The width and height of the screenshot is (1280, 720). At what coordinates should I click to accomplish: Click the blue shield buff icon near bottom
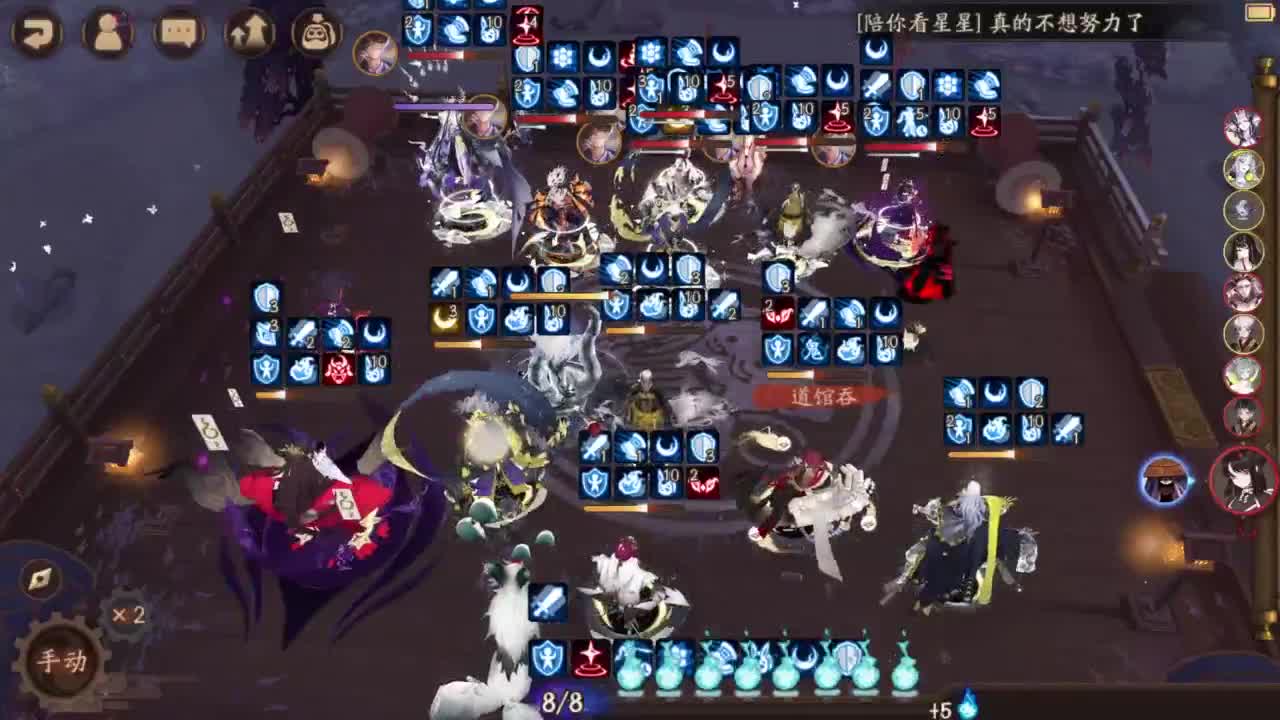coord(550,657)
